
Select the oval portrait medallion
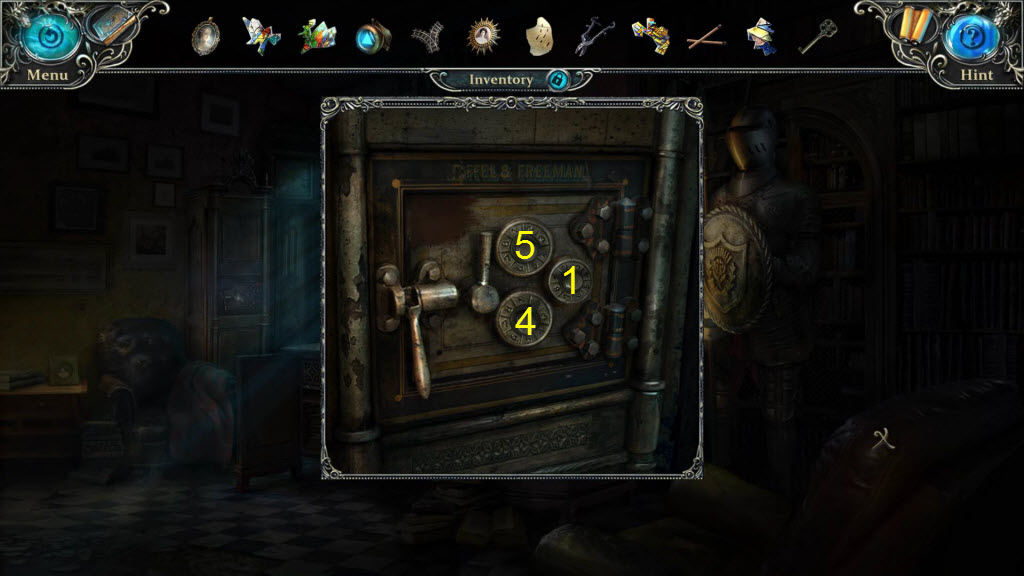[x=206, y=37]
